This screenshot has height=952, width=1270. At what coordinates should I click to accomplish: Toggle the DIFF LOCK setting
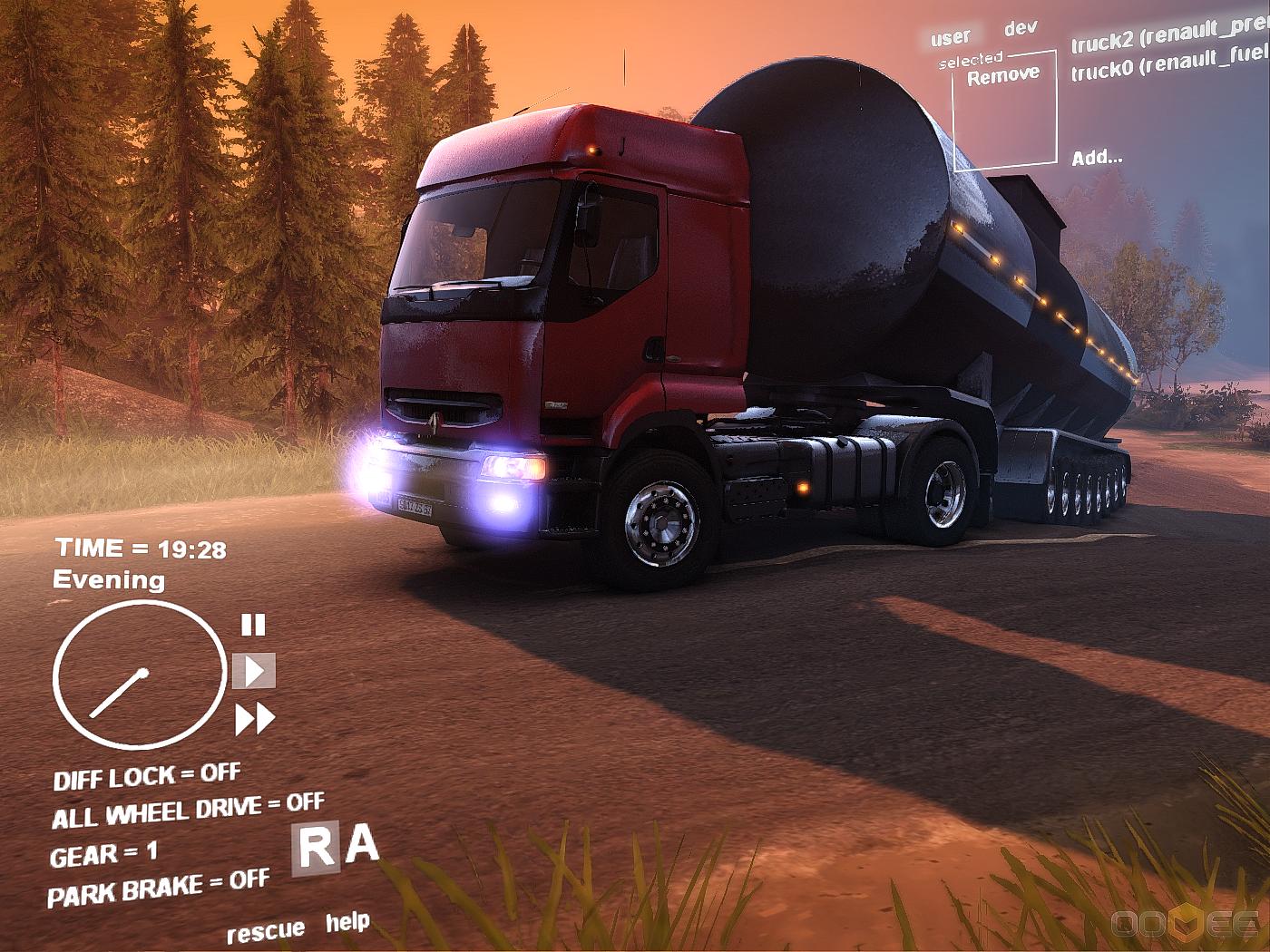pyautogui.click(x=147, y=777)
